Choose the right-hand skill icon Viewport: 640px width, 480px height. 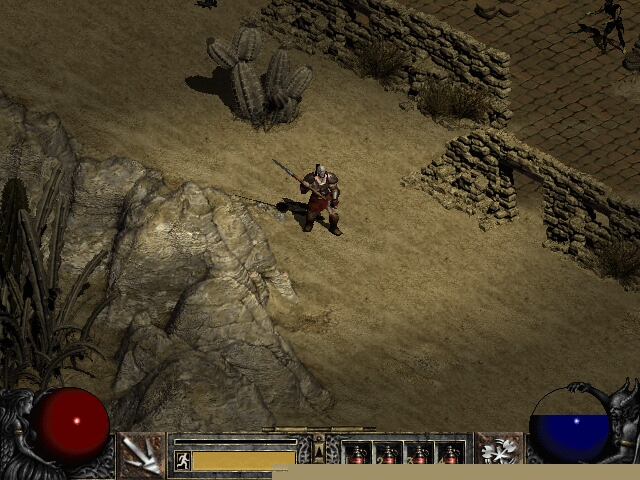[x=498, y=453]
